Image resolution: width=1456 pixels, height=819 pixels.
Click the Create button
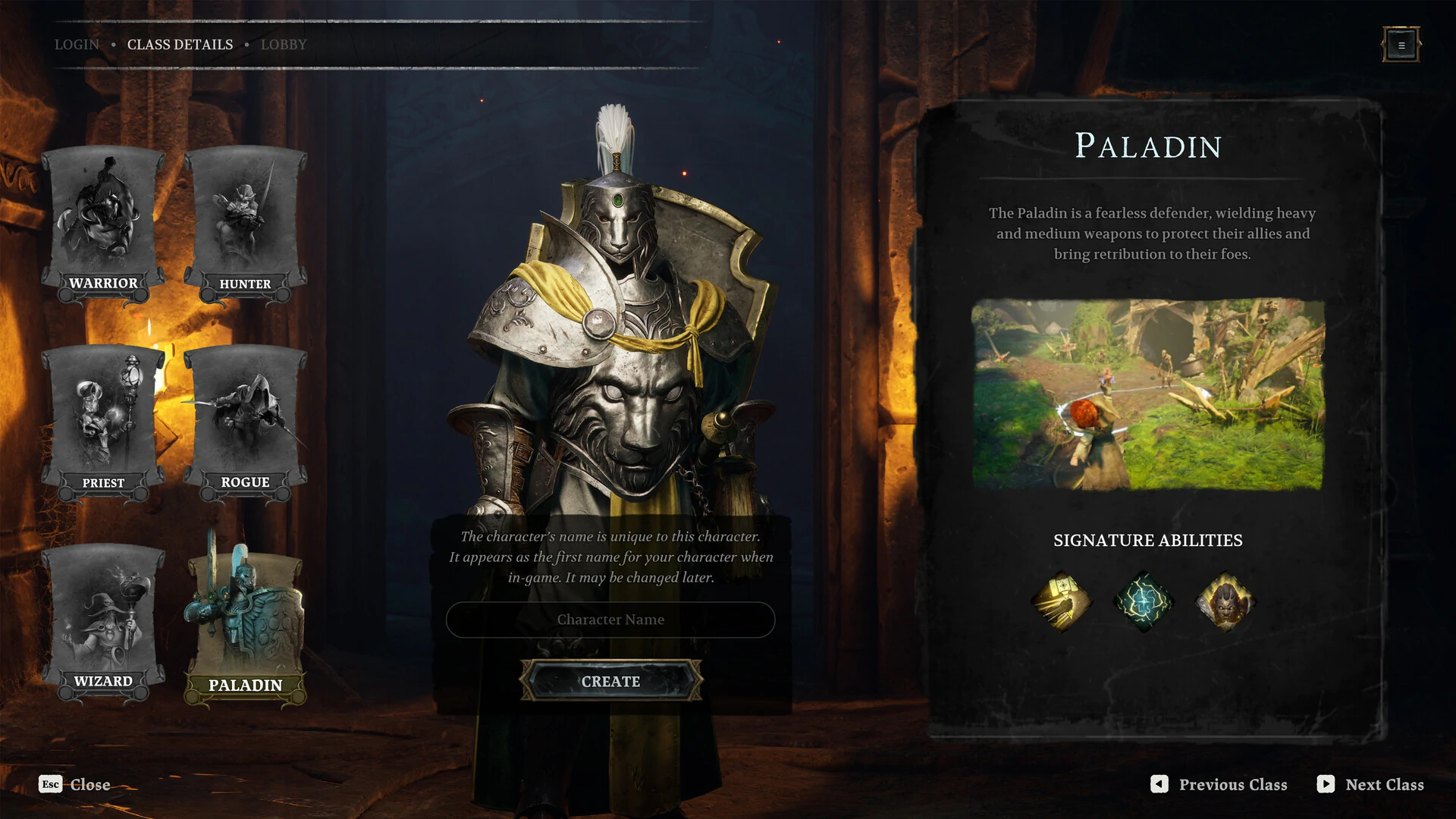(610, 681)
